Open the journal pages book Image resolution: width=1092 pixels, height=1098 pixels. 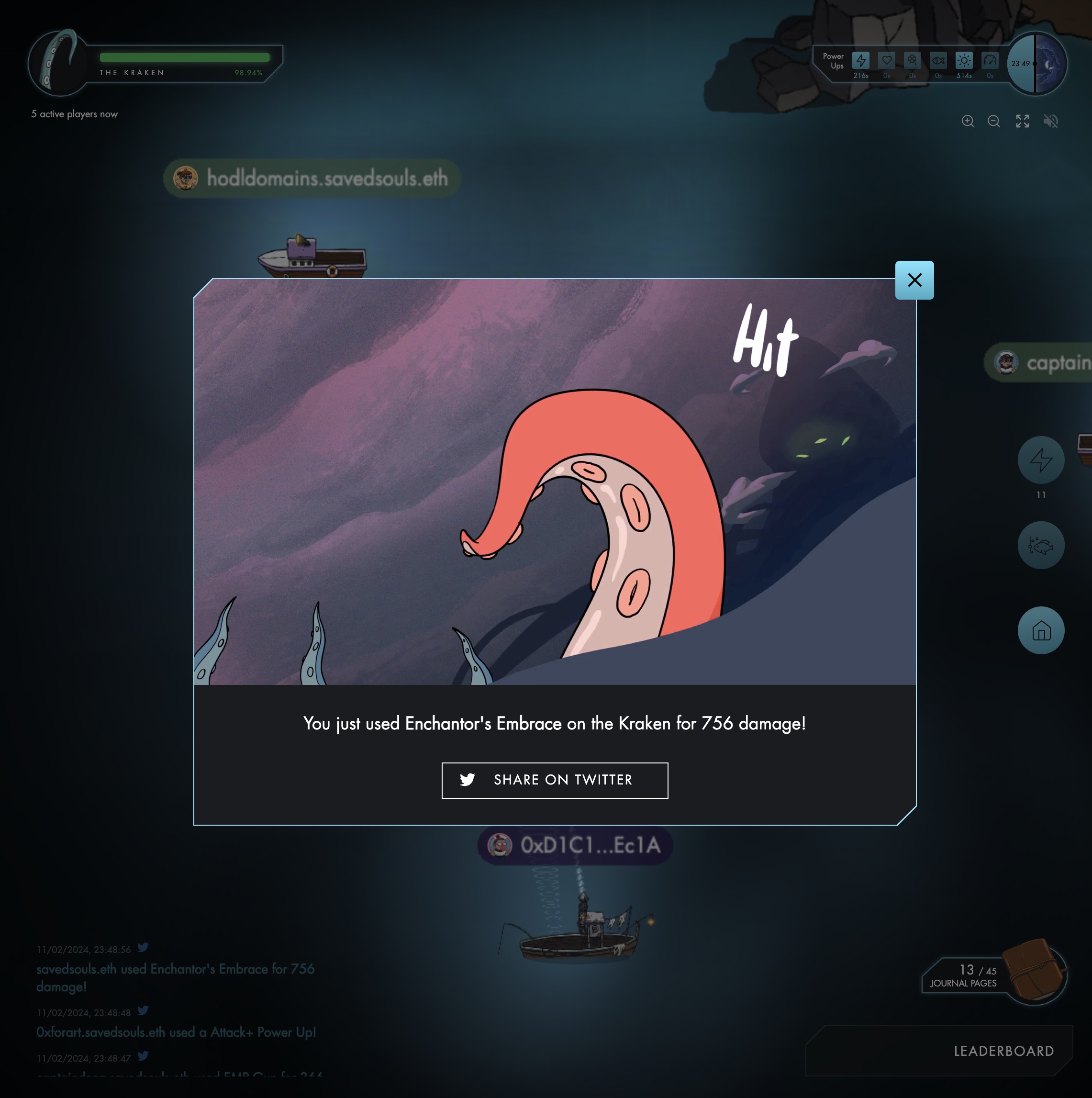[1033, 971]
